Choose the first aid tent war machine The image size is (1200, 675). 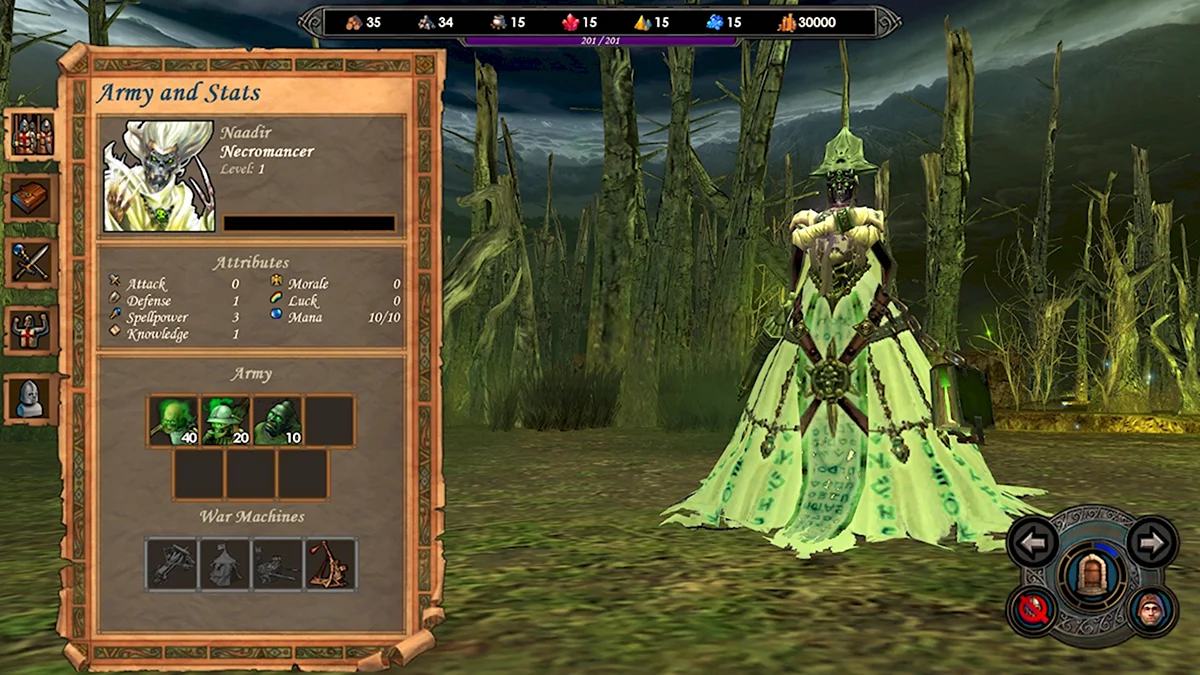pyautogui.click(x=226, y=564)
